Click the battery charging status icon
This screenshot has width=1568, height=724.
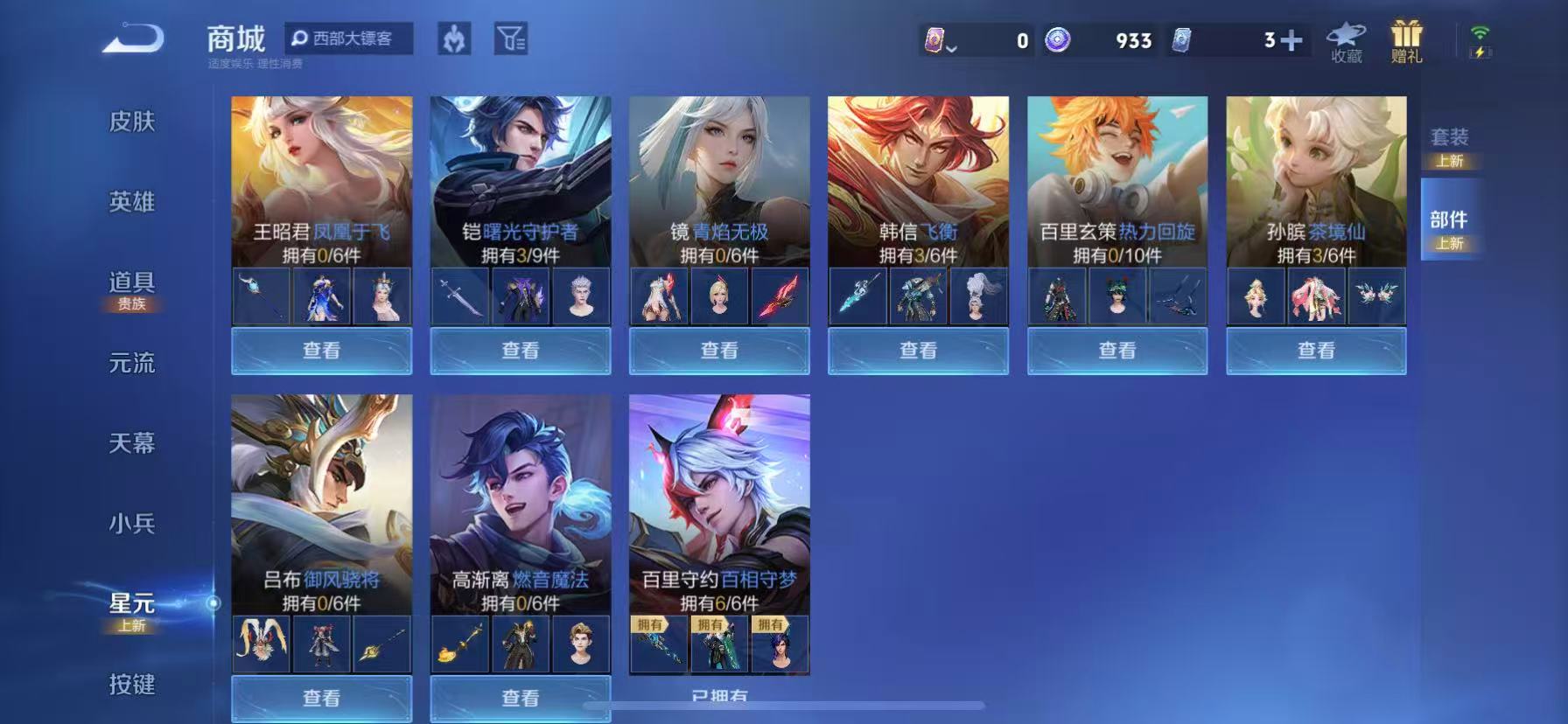point(1480,52)
